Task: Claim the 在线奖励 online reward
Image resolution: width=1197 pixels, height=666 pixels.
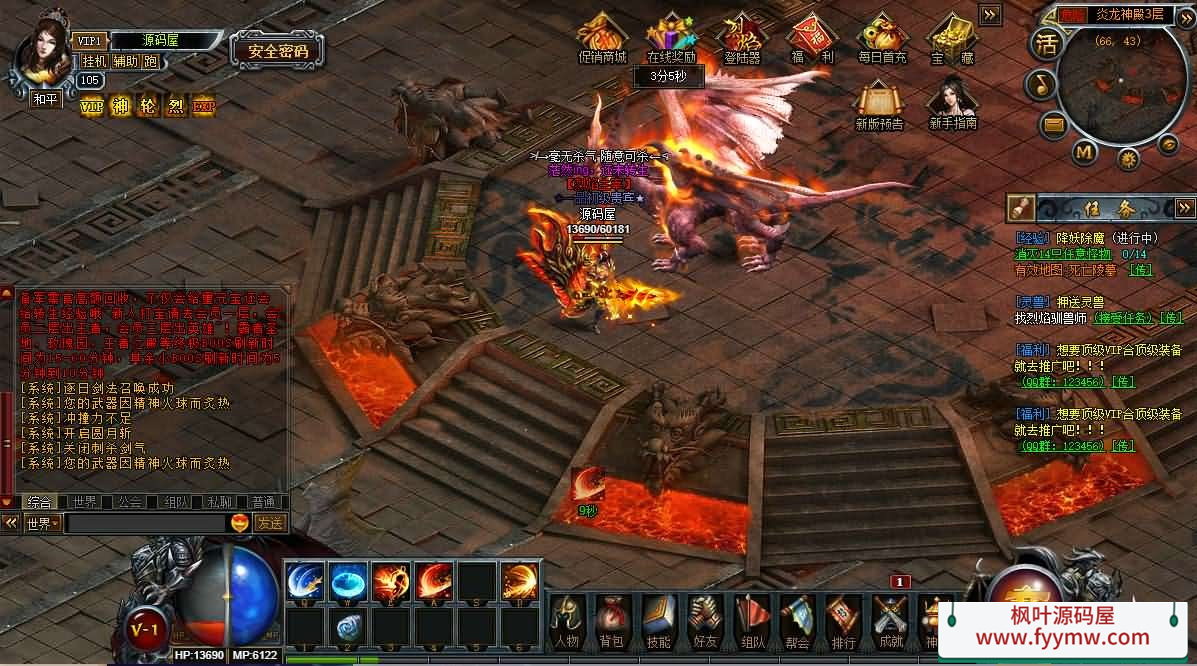Action: tap(671, 40)
